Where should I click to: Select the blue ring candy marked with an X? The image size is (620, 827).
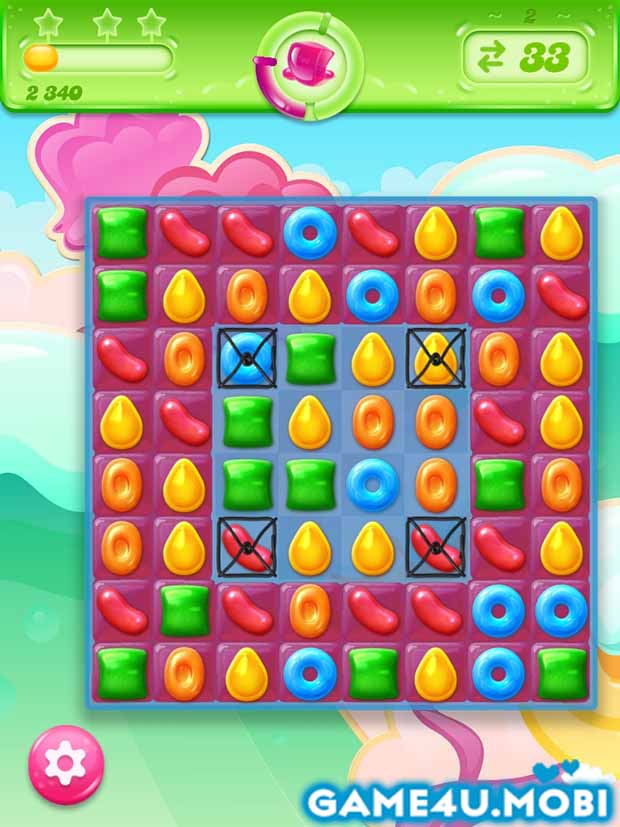pyautogui.click(x=246, y=358)
